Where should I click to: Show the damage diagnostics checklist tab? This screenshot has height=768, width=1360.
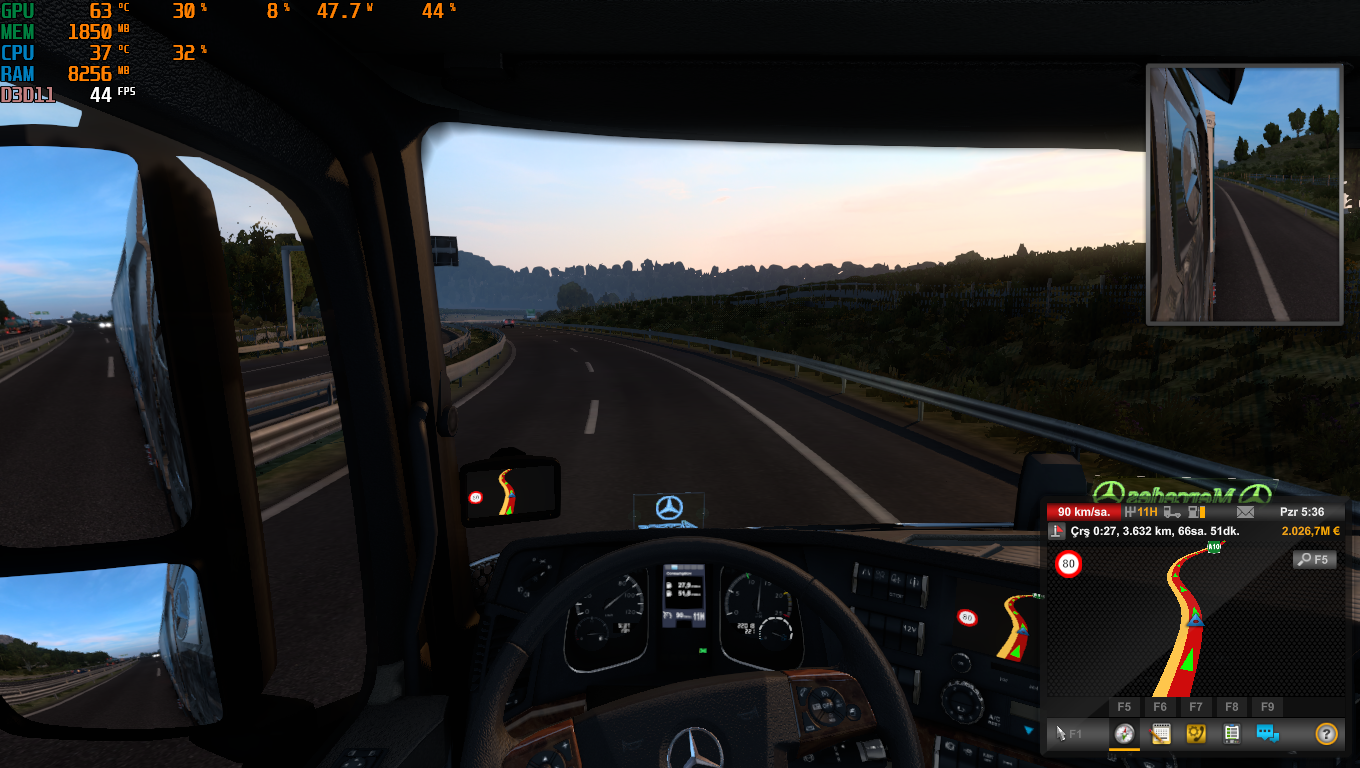[x=1231, y=734]
